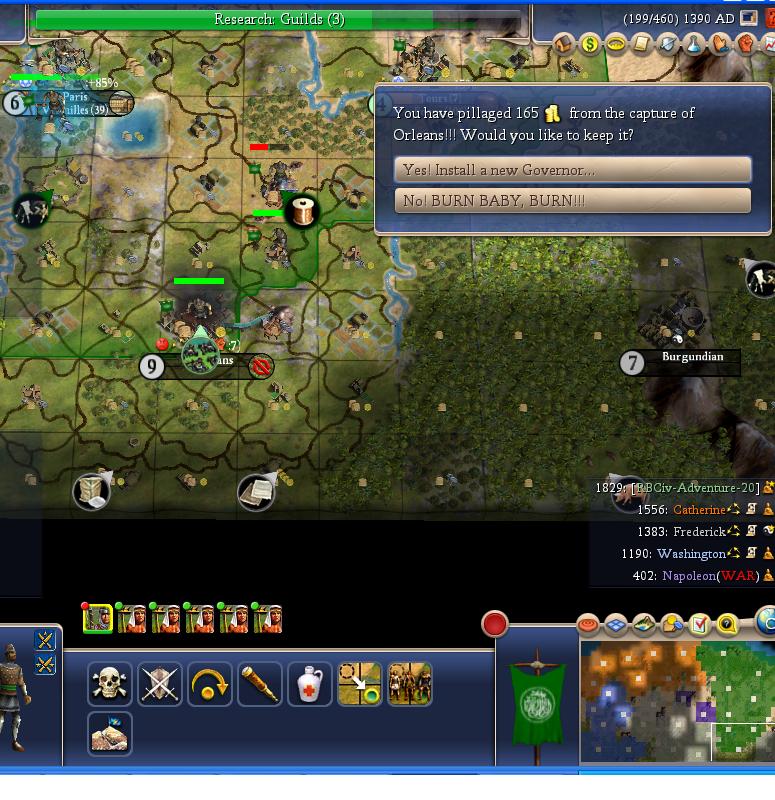Open the technology advisor flask icon
Viewport: 775px width, 800px height.
pos(694,44)
